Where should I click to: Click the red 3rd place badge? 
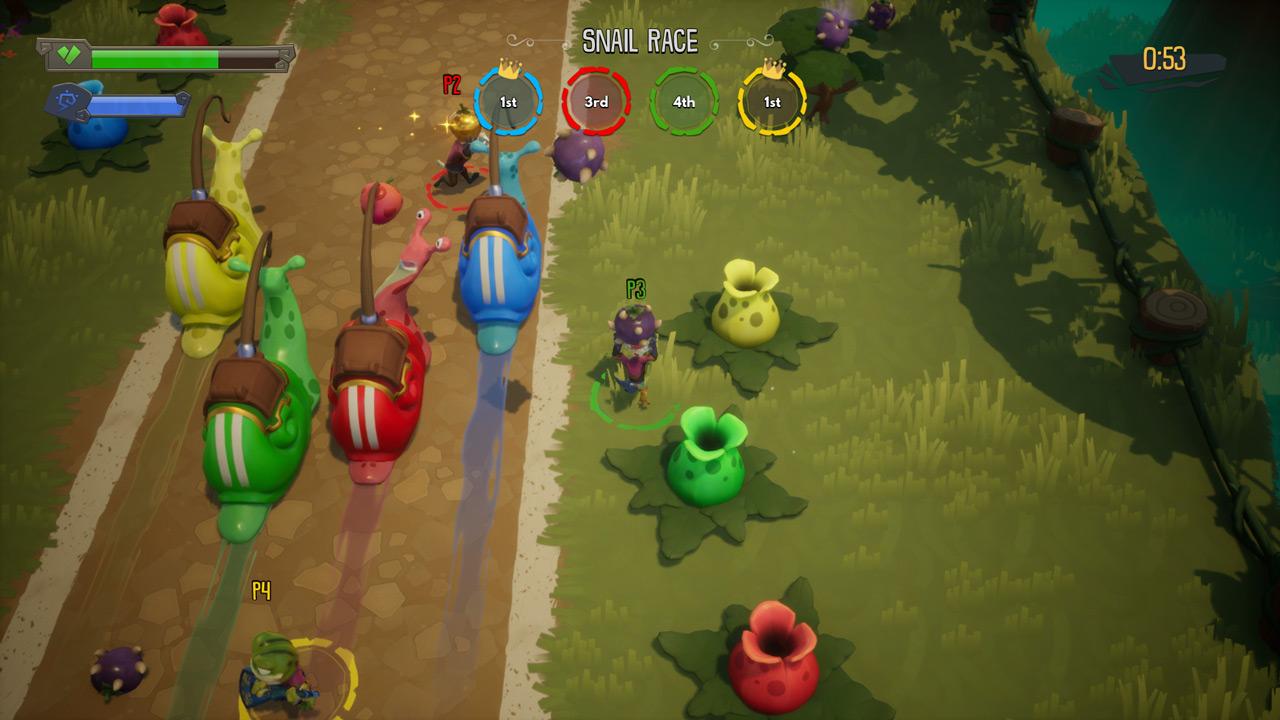coord(594,100)
